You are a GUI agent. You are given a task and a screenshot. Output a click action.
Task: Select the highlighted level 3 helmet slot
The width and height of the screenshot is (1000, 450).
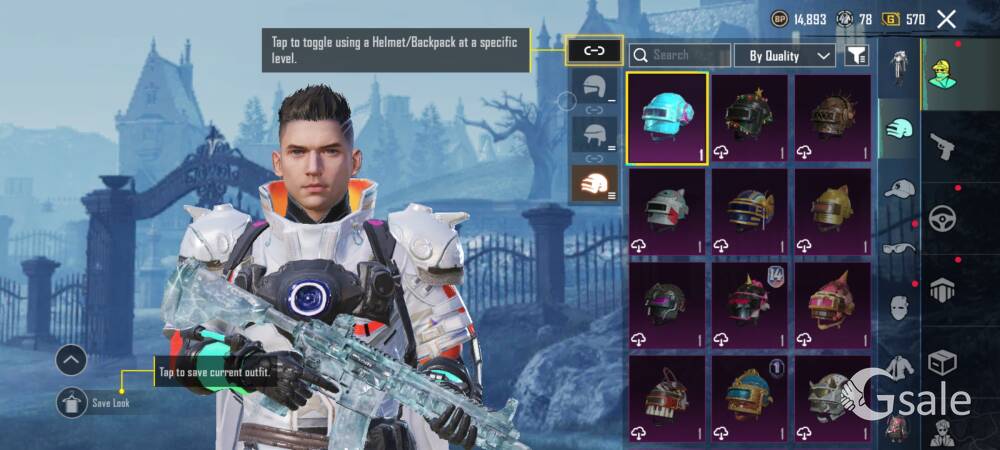(594, 184)
